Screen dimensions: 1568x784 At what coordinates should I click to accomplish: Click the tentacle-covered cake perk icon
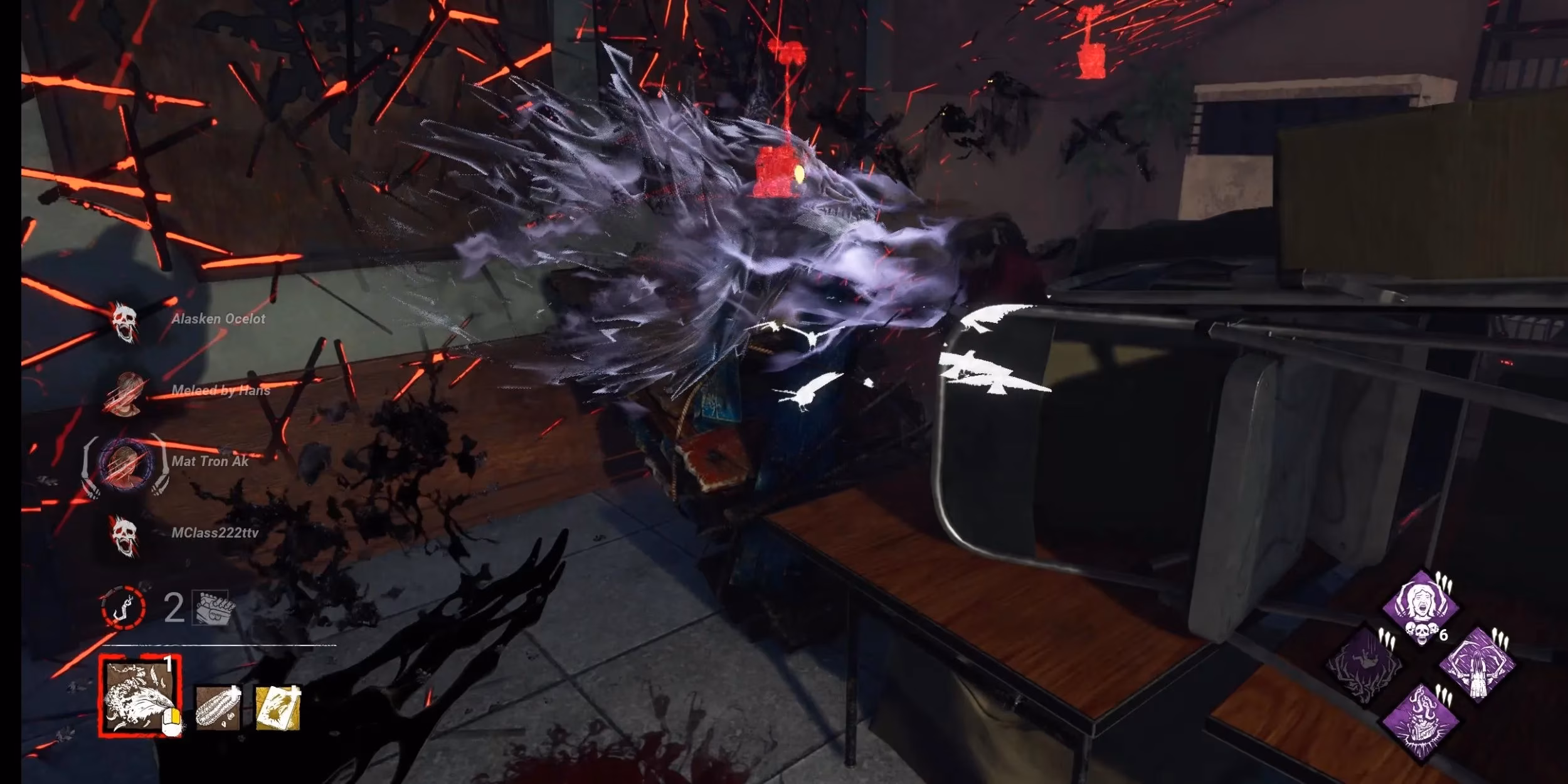pyautogui.click(x=1422, y=721)
